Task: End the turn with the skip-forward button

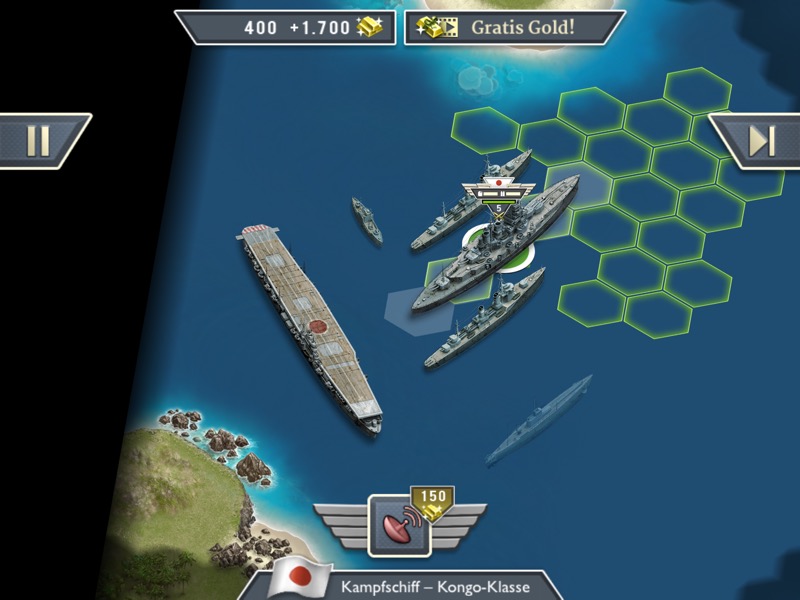Action: [x=761, y=141]
